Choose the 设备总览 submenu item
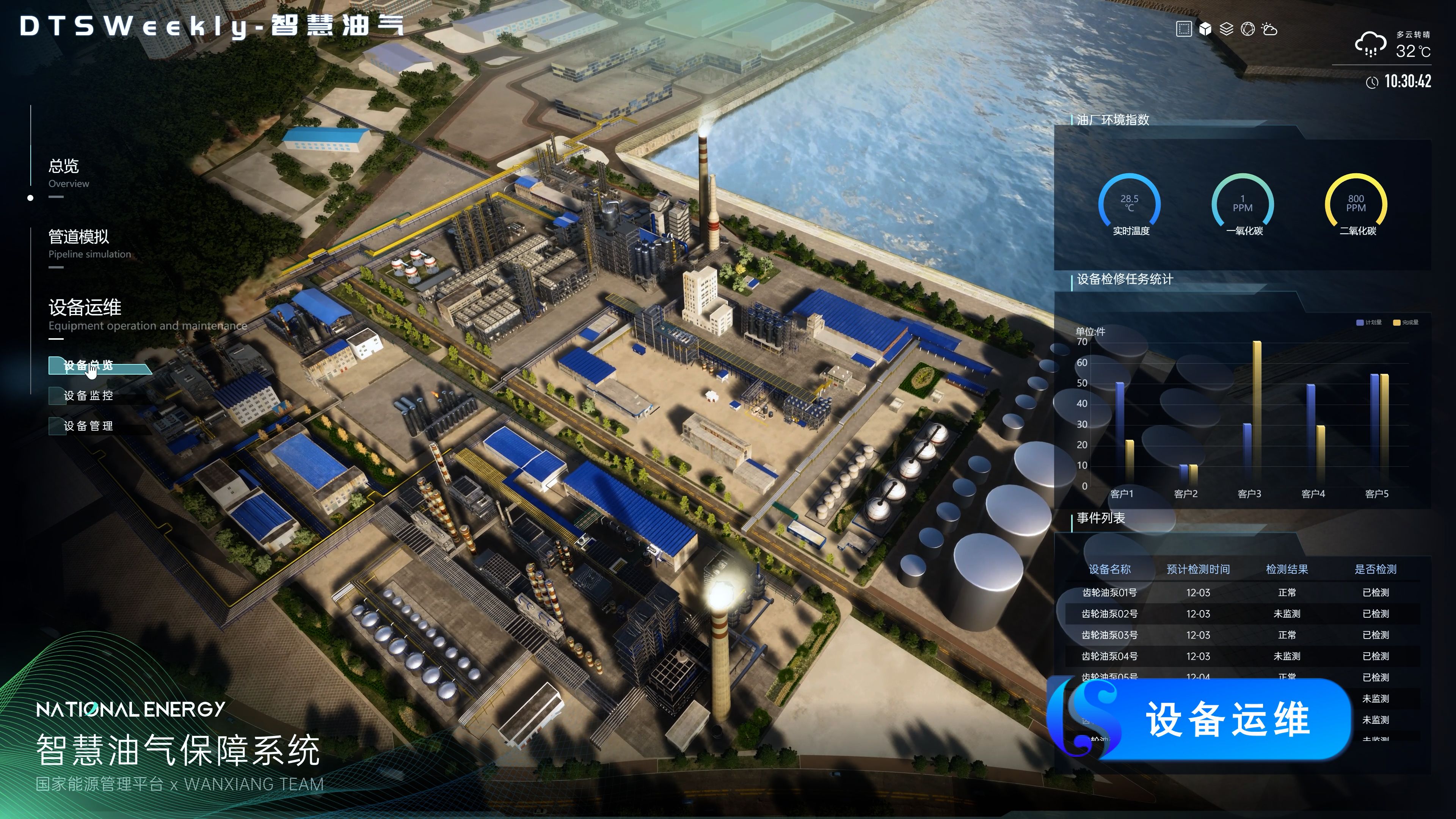Image resolution: width=1456 pixels, height=819 pixels. point(89,366)
